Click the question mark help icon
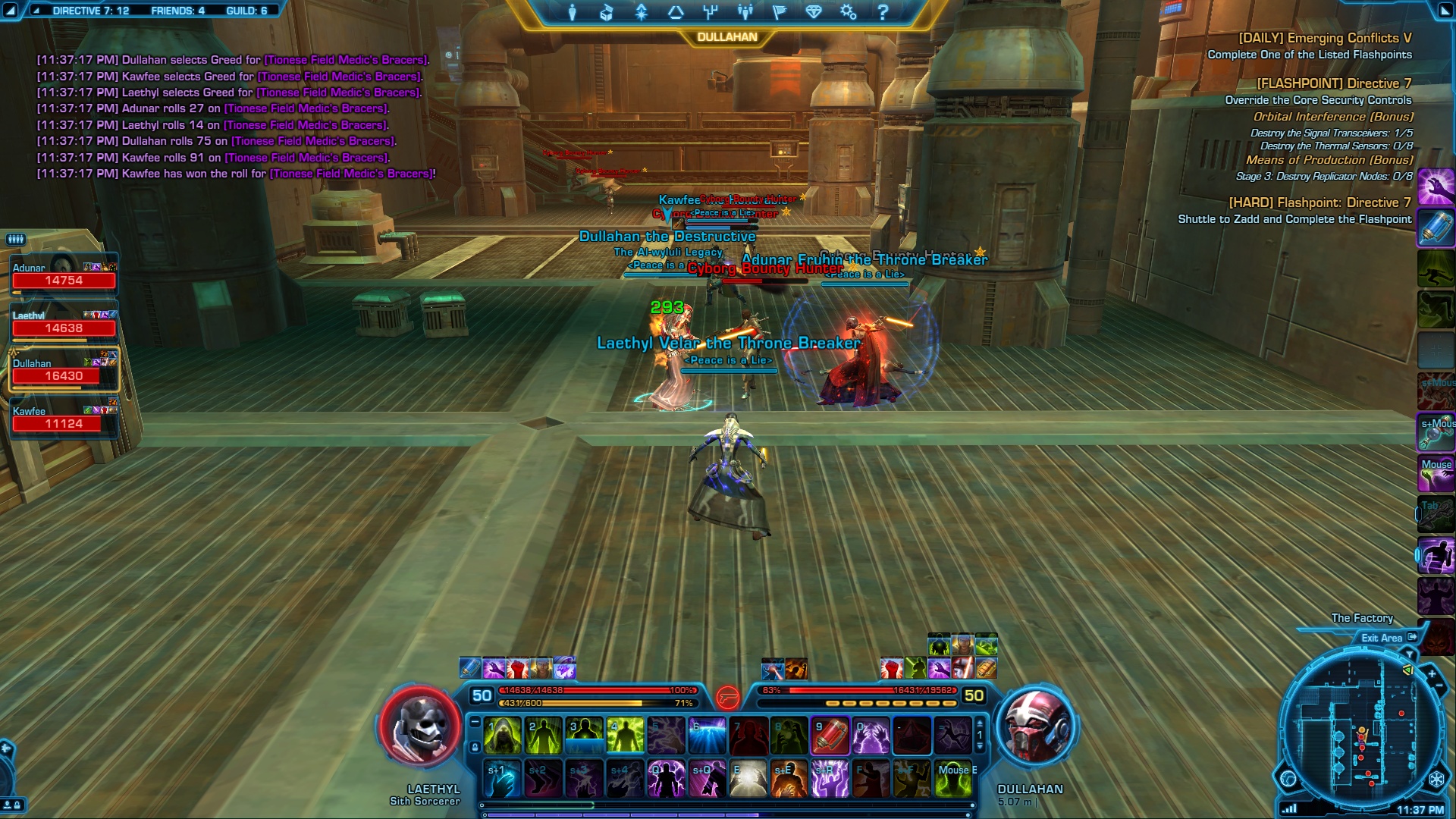The height and width of the screenshot is (819, 1456). (883, 12)
